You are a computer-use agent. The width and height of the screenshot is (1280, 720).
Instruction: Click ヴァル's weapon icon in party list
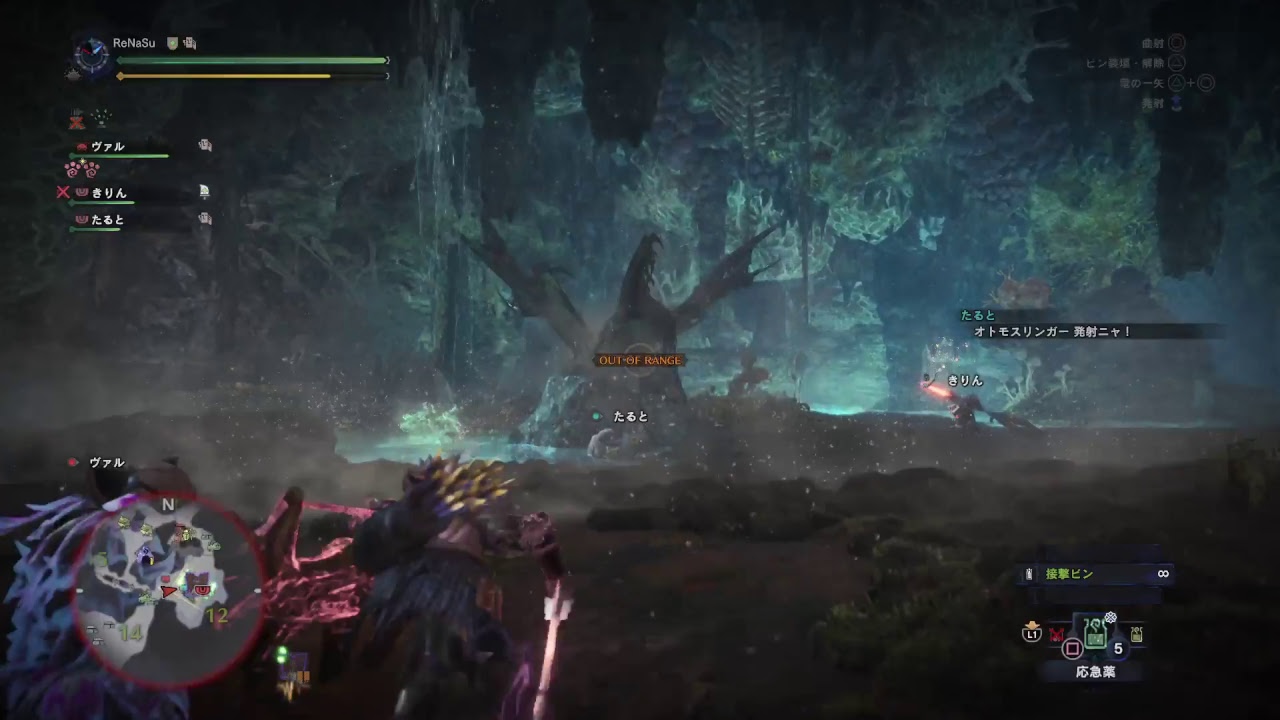[206, 145]
